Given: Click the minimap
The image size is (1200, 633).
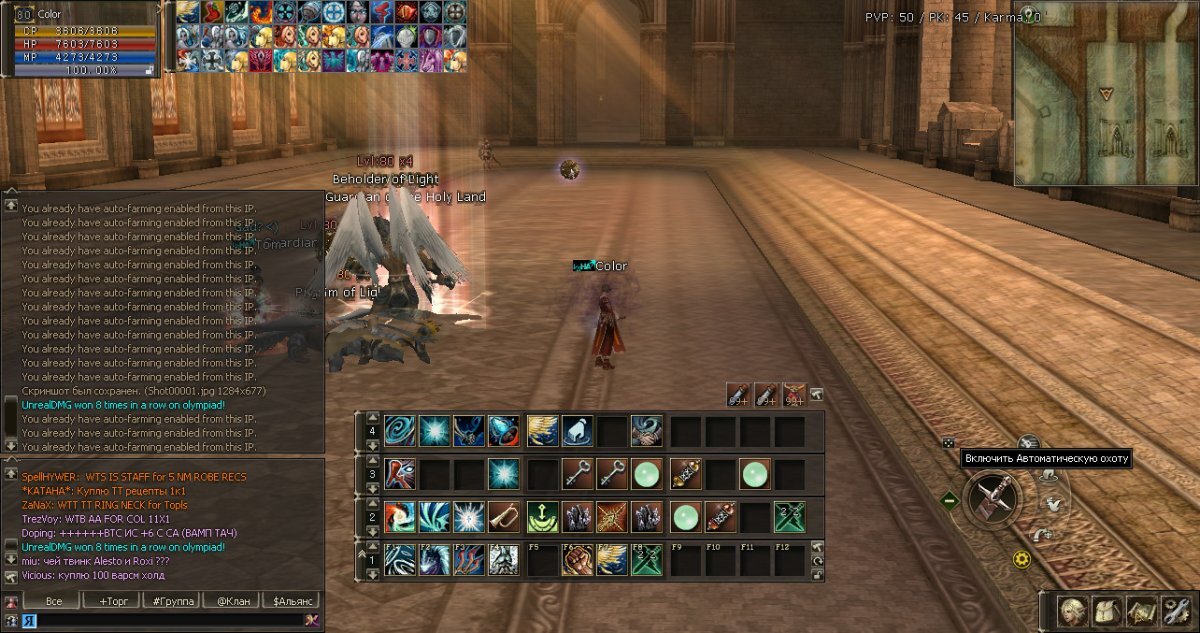Looking at the screenshot, I should (x=1106, y=93).
